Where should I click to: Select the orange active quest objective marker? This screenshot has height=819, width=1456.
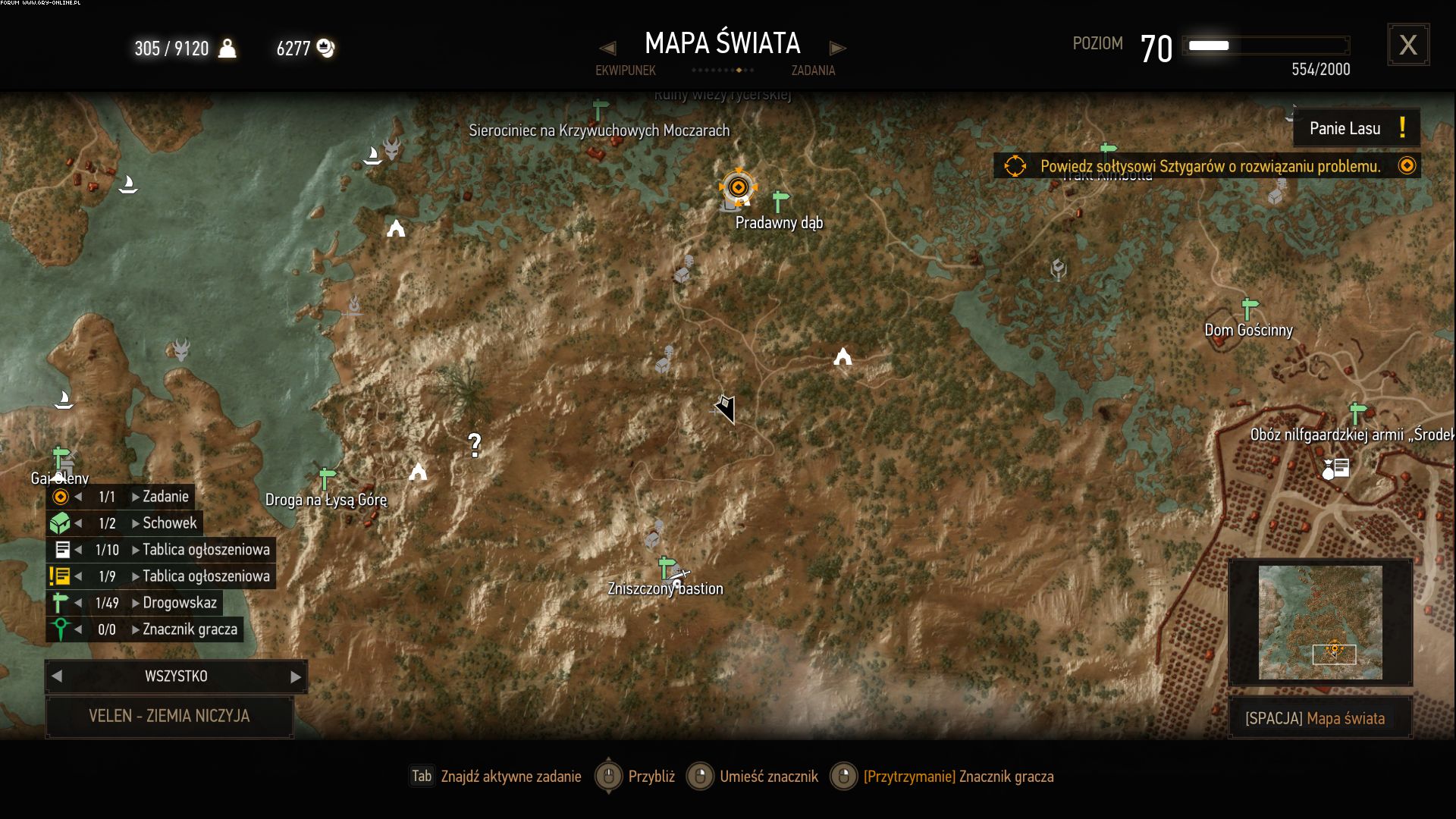[x=737, y=187]
